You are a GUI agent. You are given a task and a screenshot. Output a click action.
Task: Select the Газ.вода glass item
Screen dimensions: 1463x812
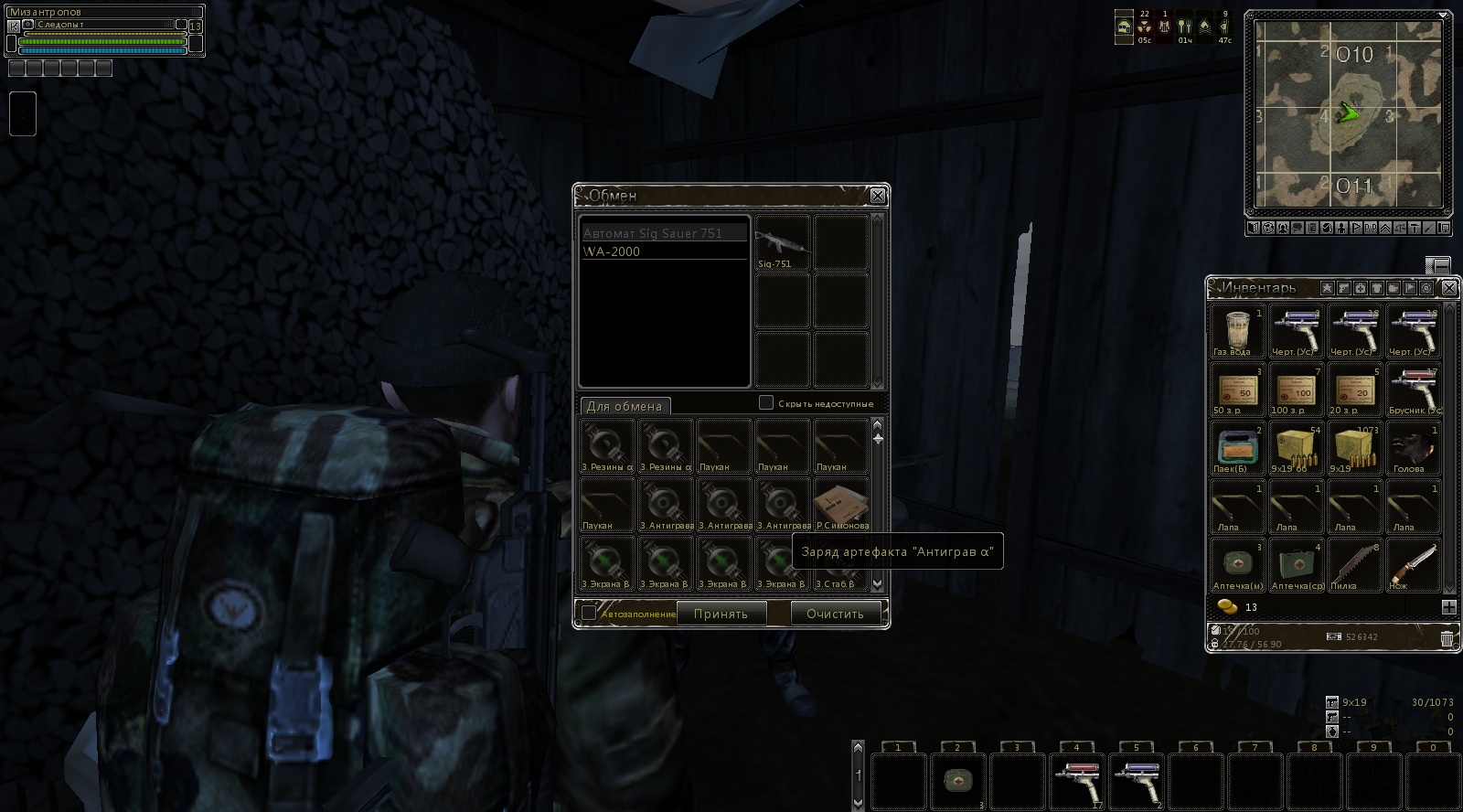point(1237,331)
